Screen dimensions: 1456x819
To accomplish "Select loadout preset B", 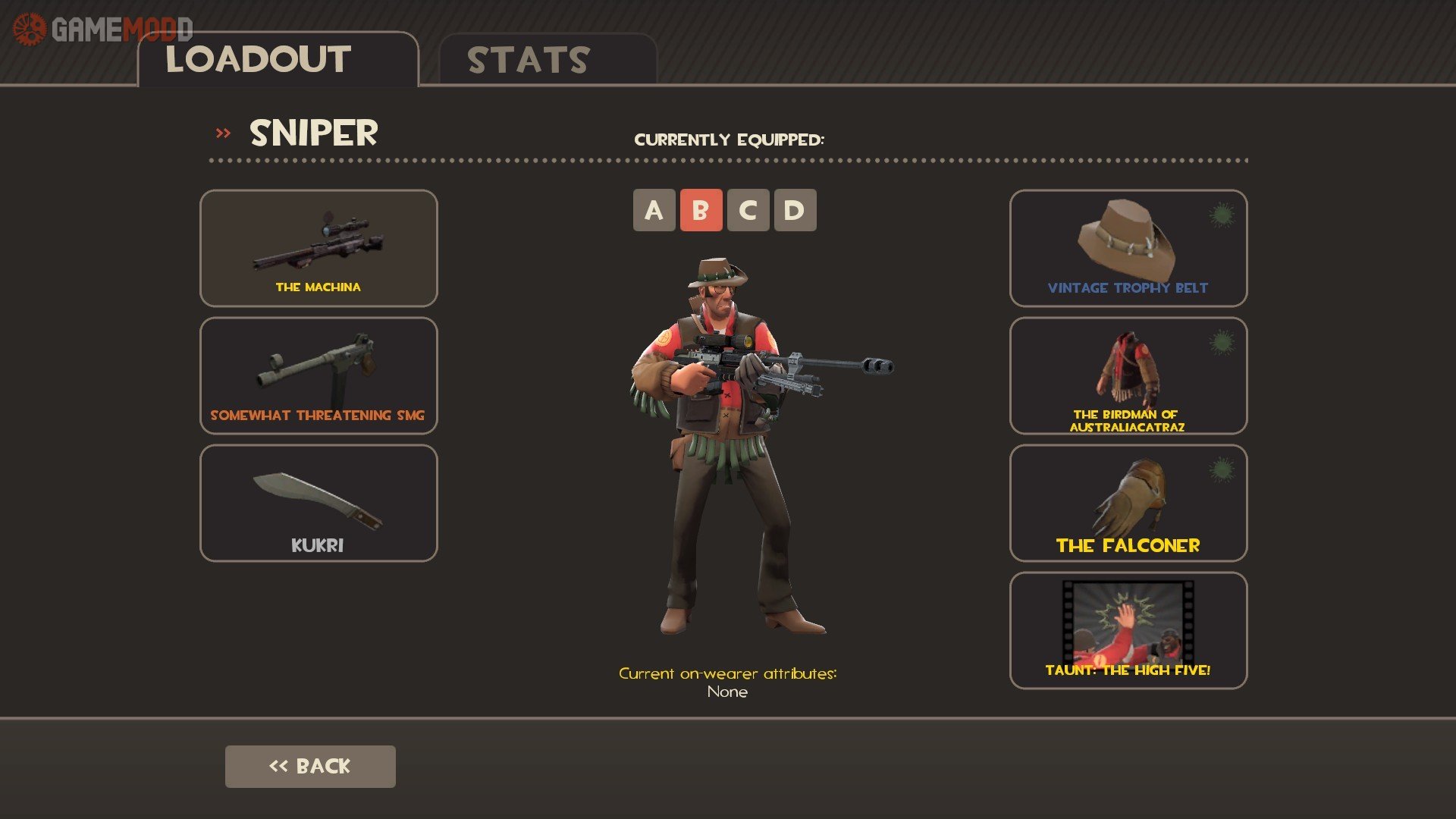I will point(701,210).
